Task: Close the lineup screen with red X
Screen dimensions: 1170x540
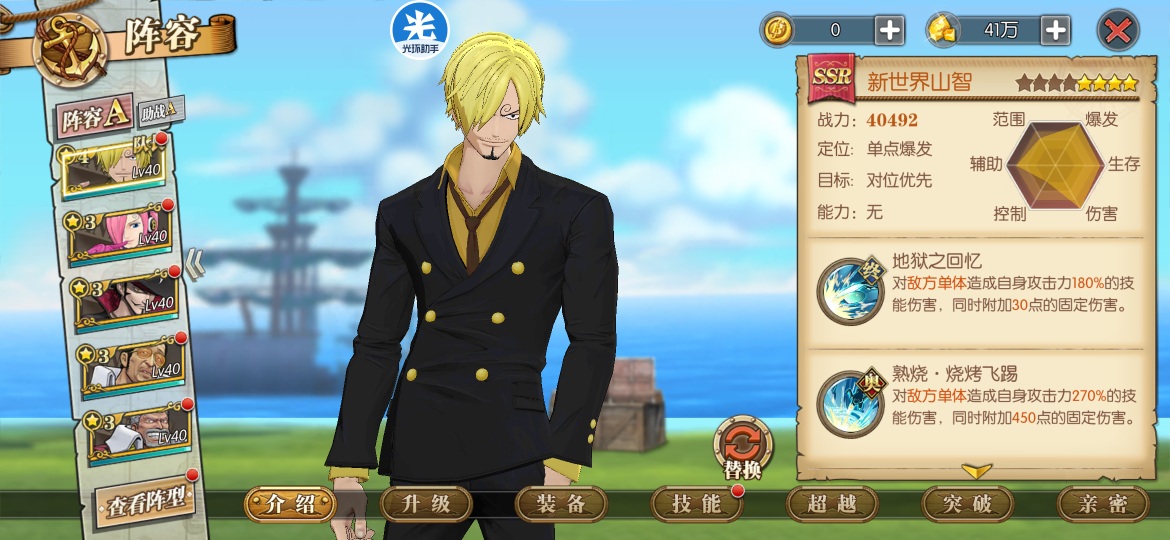Action: point(1117,30)
